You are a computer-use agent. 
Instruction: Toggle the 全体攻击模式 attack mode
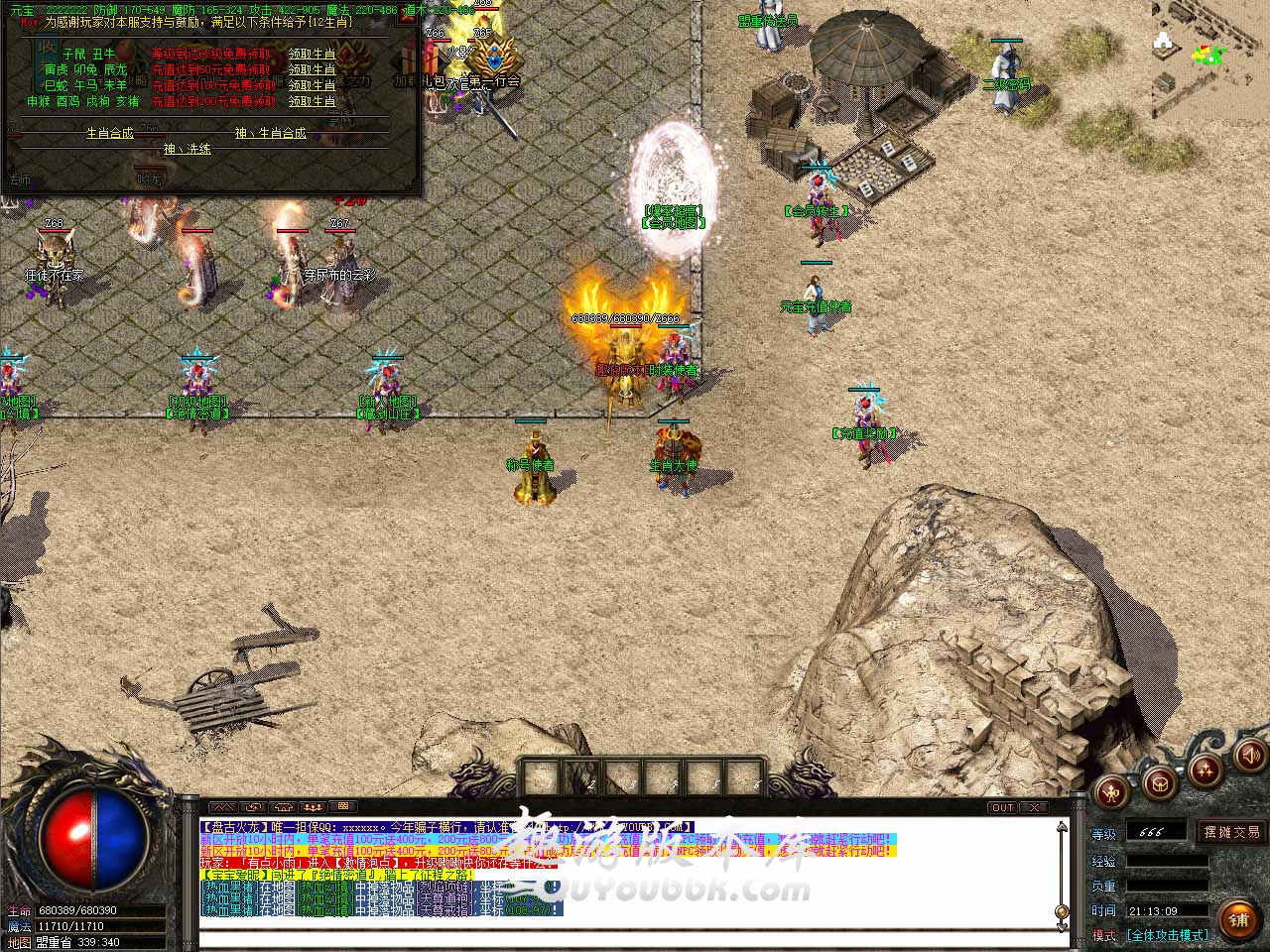pyautogui.click(x=1167, y=935)
